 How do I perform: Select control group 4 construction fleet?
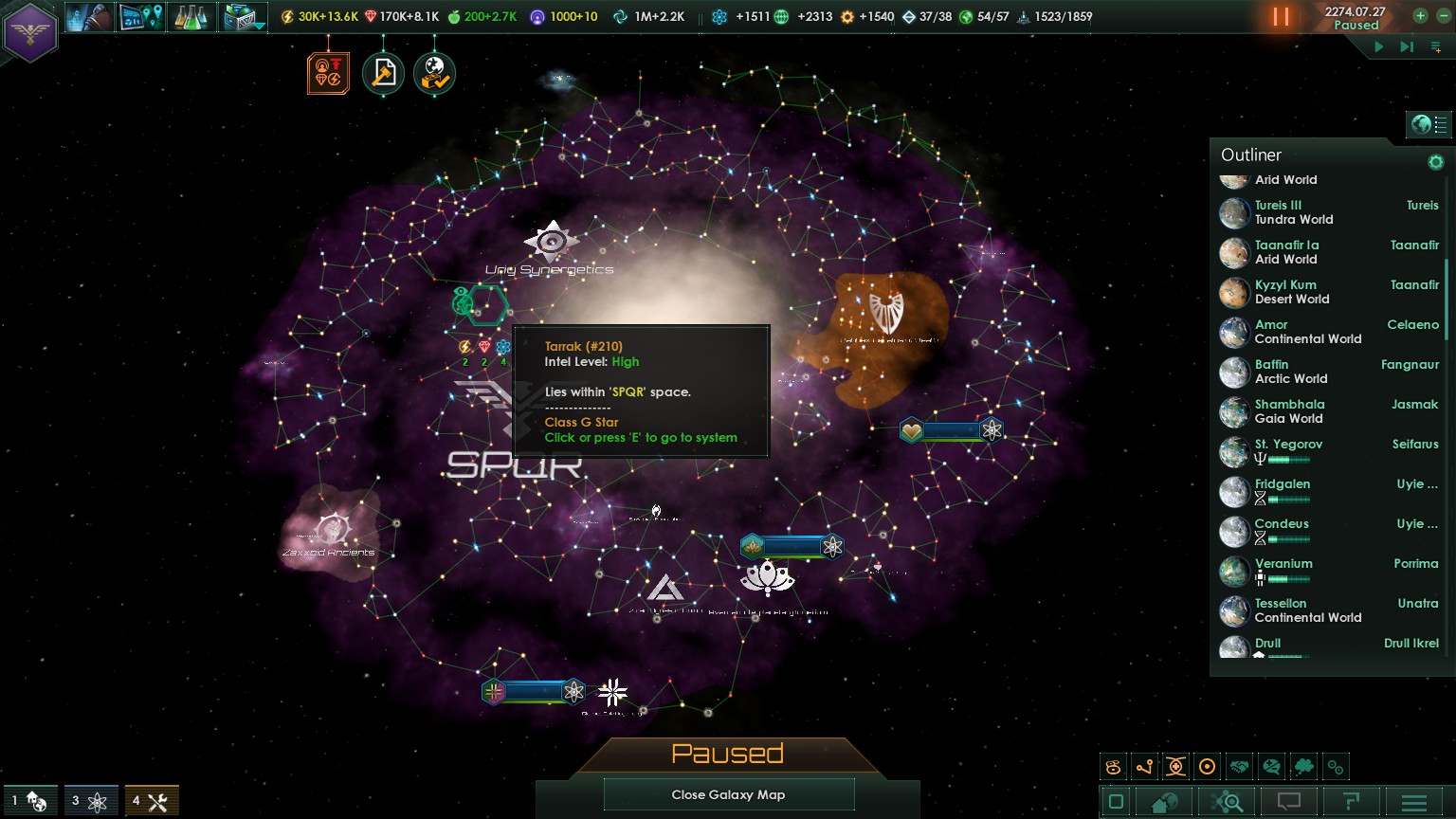152,801
